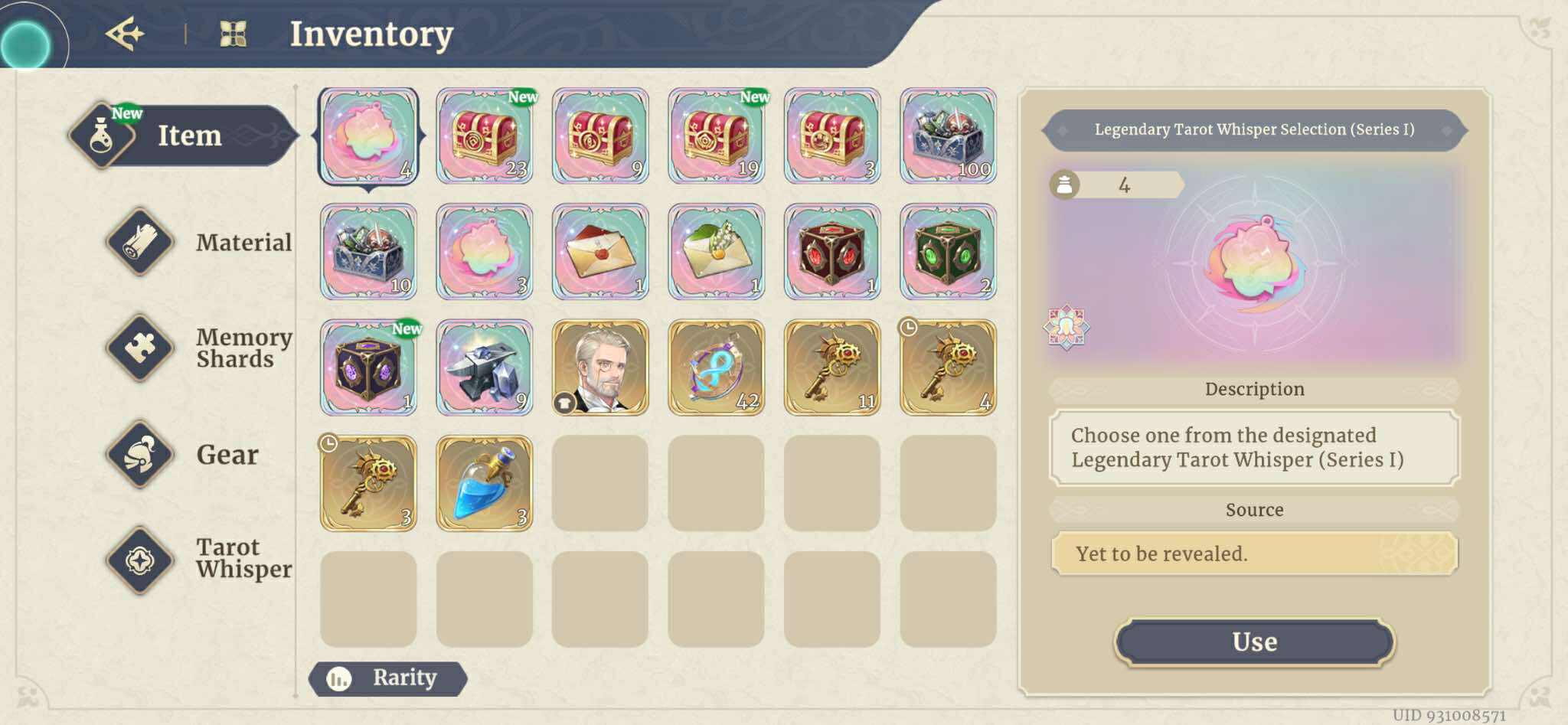Select the new purple gem cube item
This screenshot has height=725, width=1568.
[367, 367]
